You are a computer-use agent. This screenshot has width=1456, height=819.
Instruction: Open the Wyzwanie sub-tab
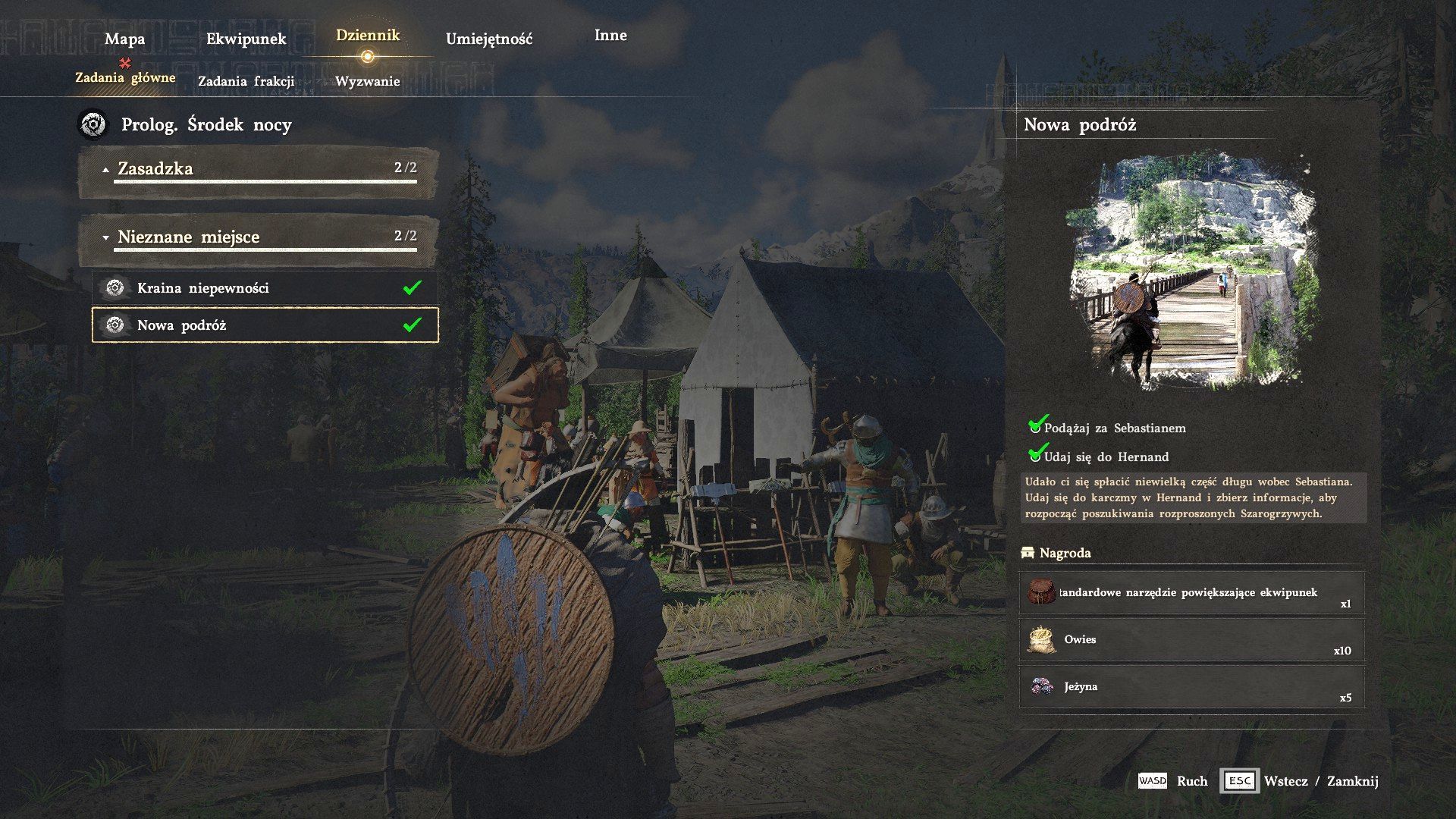coord(368,81)
